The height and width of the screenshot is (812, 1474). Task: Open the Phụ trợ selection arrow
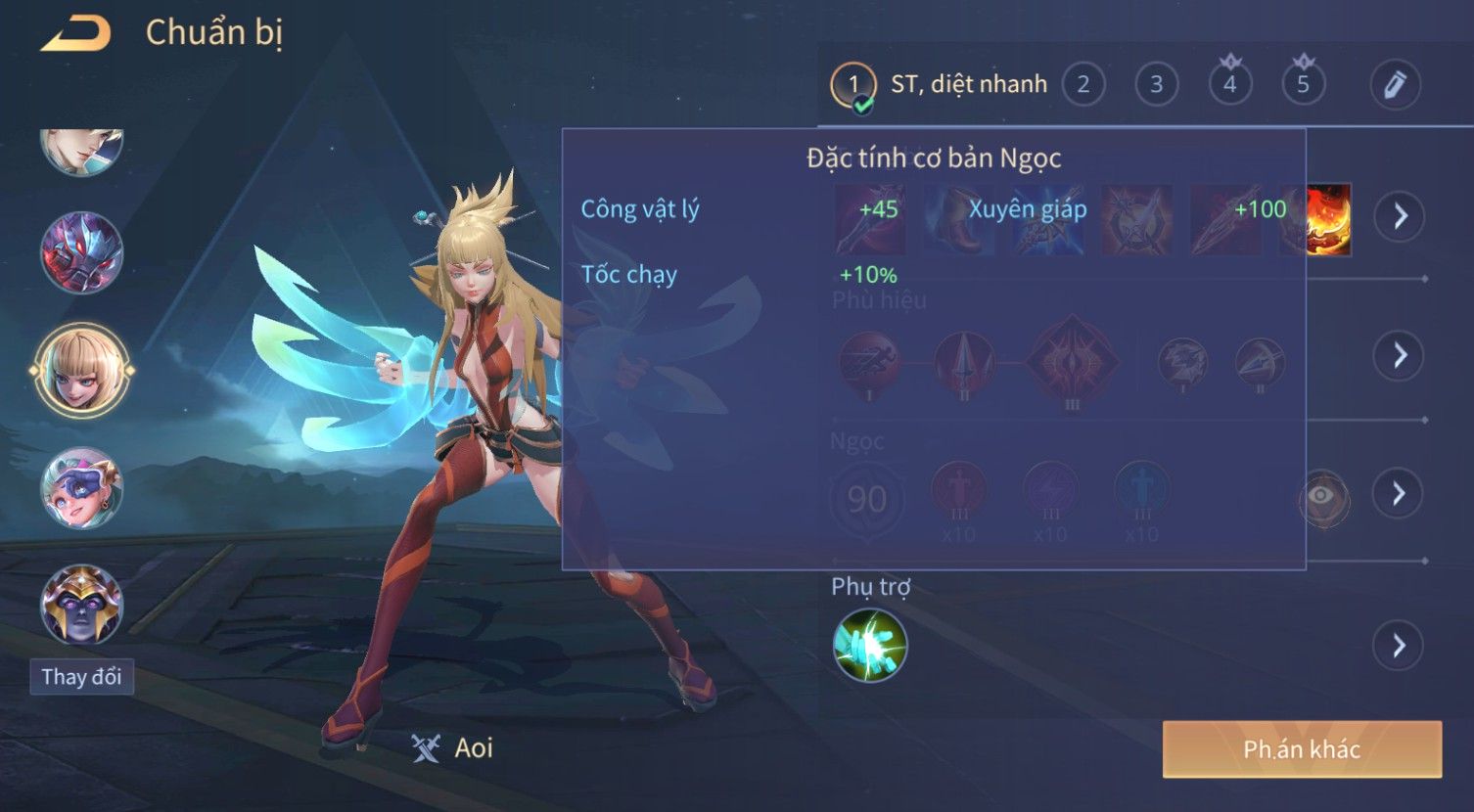(1400, 646)
